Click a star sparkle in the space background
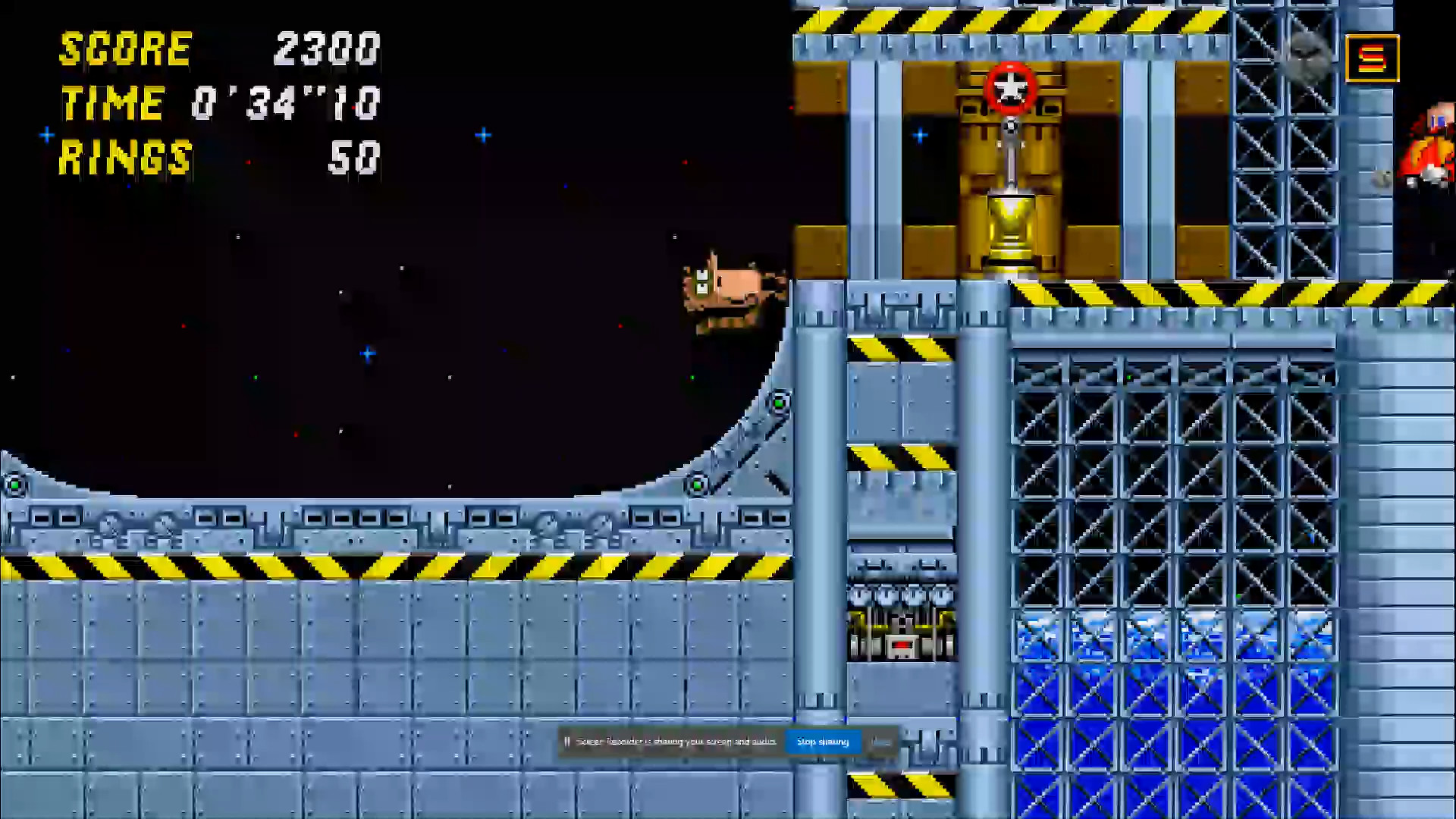Viewport: 1456px width, 819px height. coord(482,135)
